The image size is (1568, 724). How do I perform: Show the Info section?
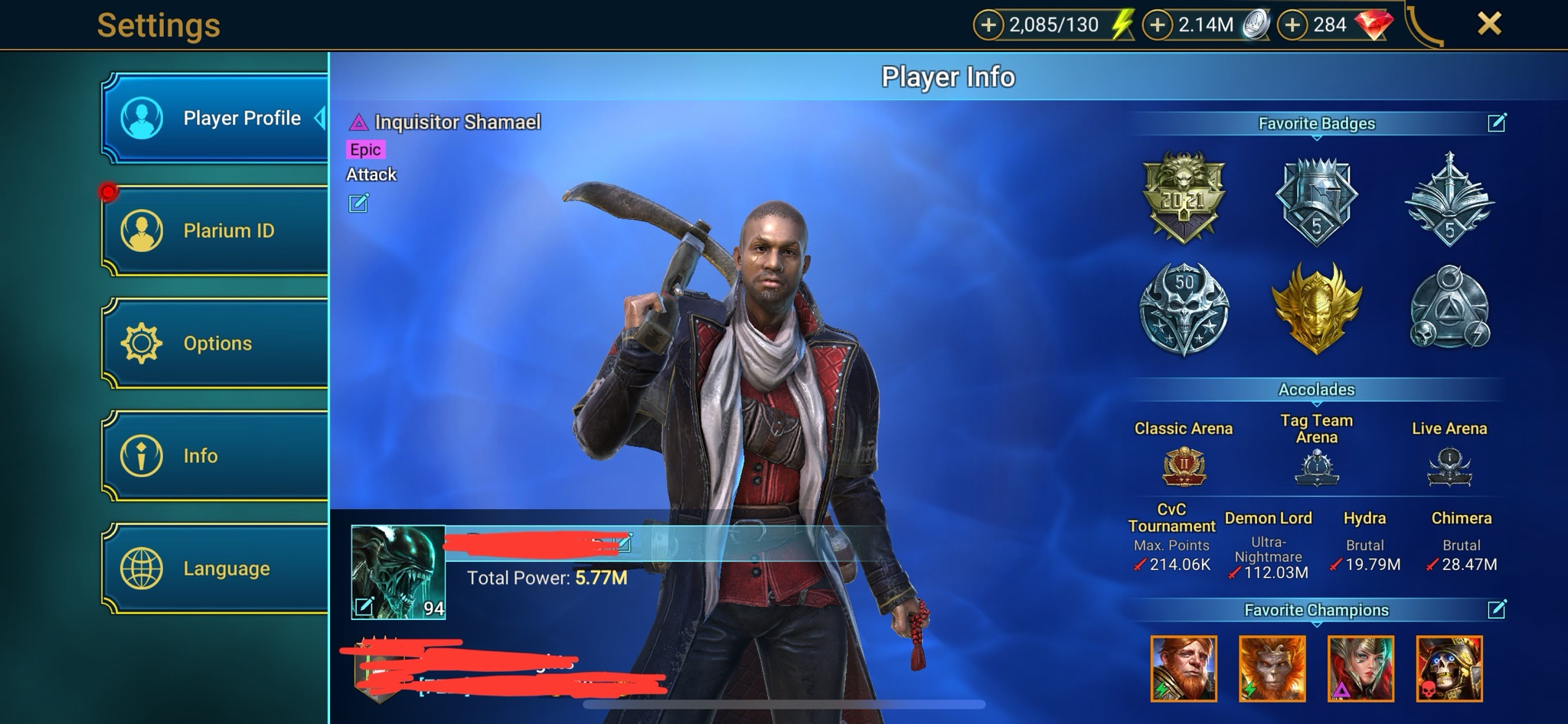pyautogui.click(x=216, y=455)
